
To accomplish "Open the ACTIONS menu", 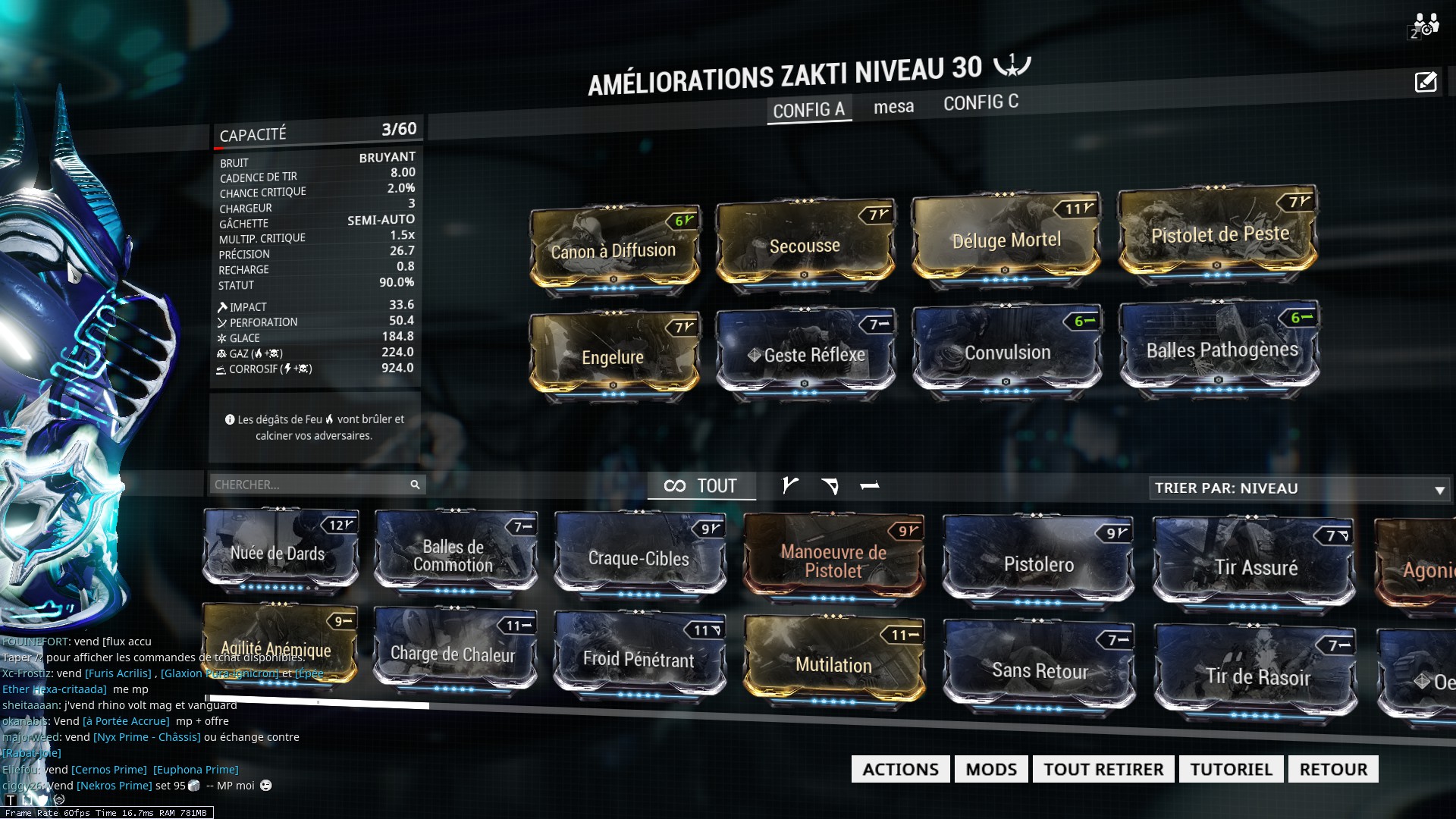I will click(900, 769).
